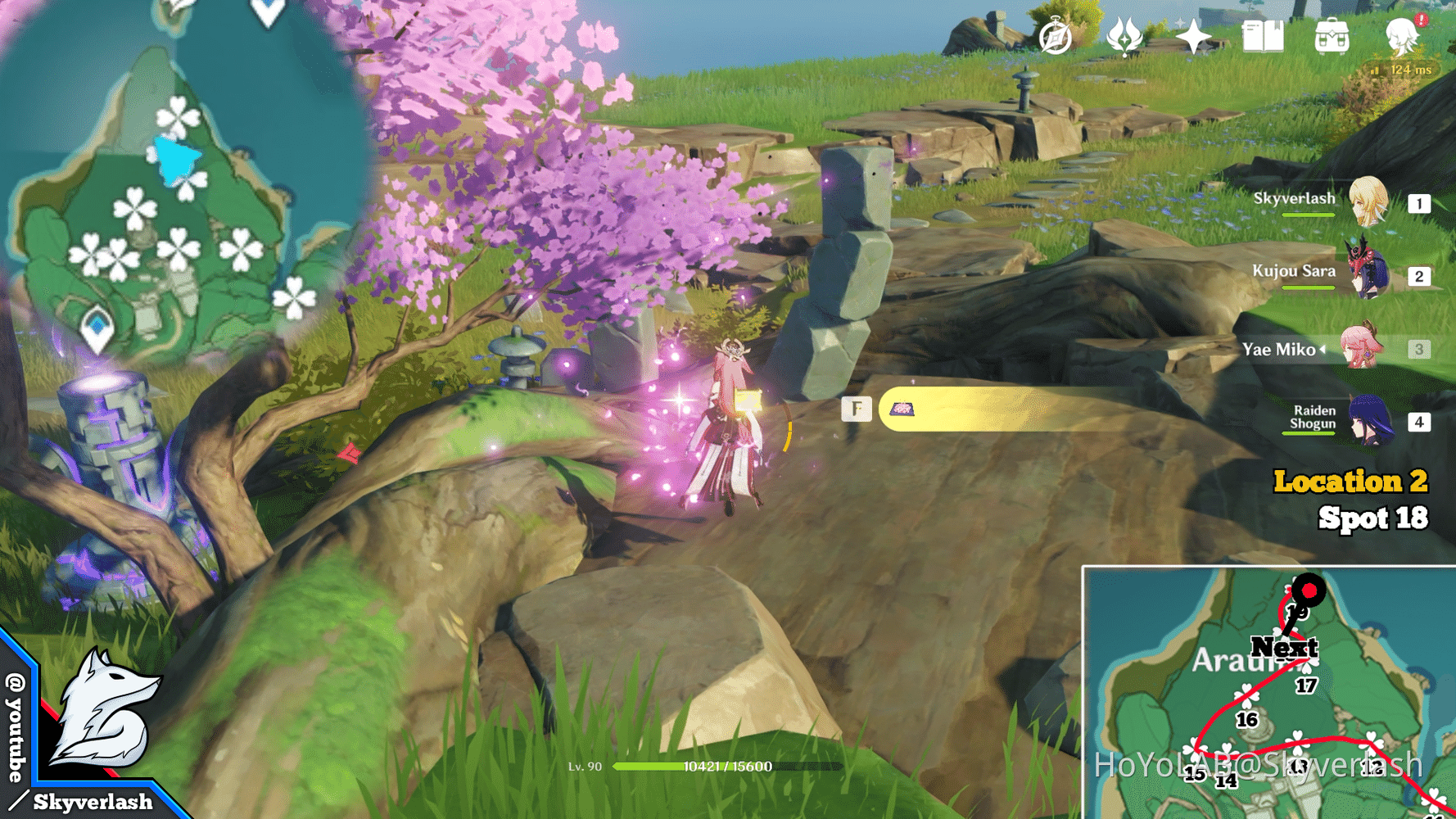Click the Next marker on the route map
Viewport: 1456px width, 819px height.
(1286, 648)
